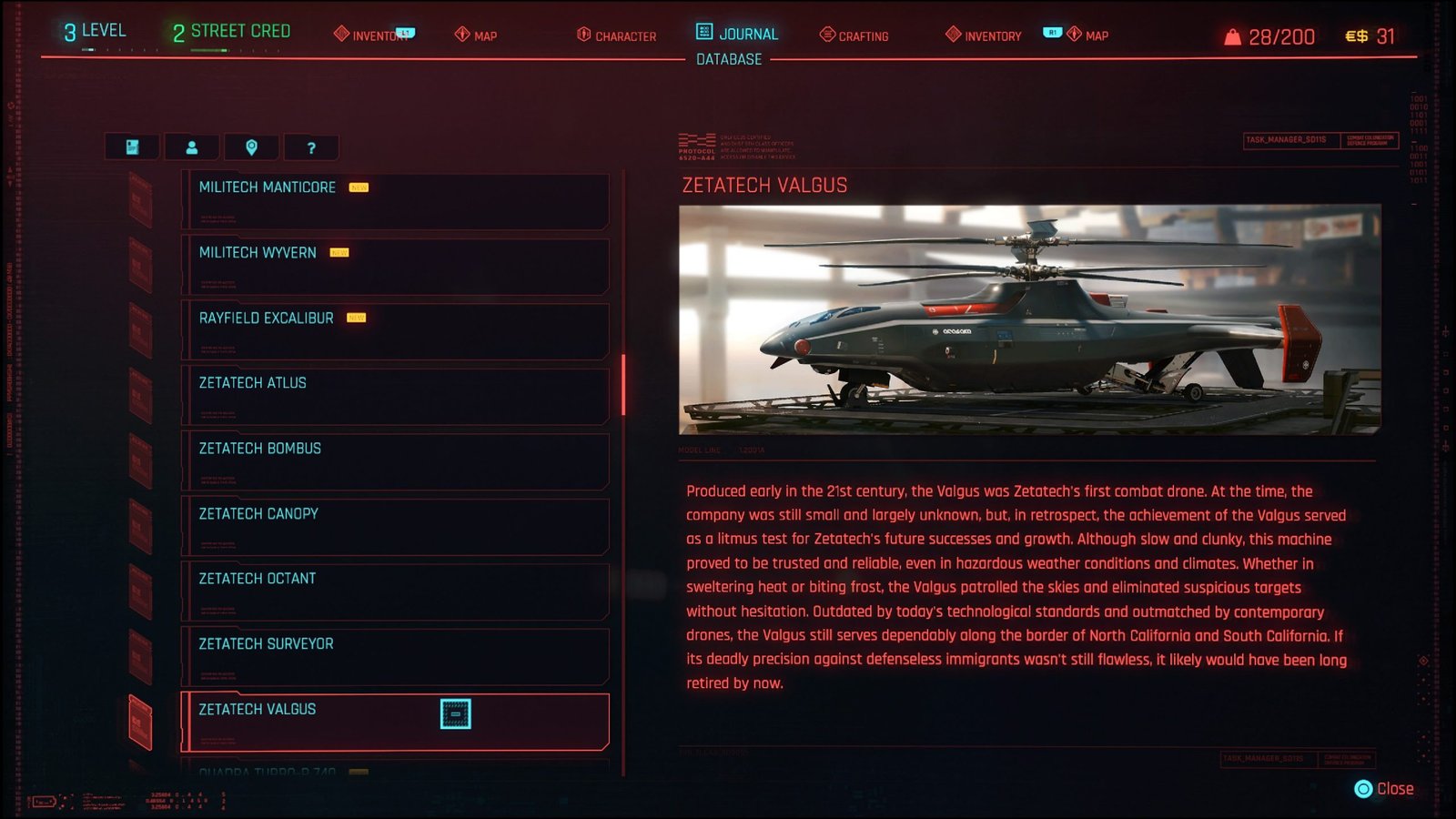Click the chip icon on the Zetatech Valgus entry
This screenshot has height=819, width=1456.
[455, 715]
